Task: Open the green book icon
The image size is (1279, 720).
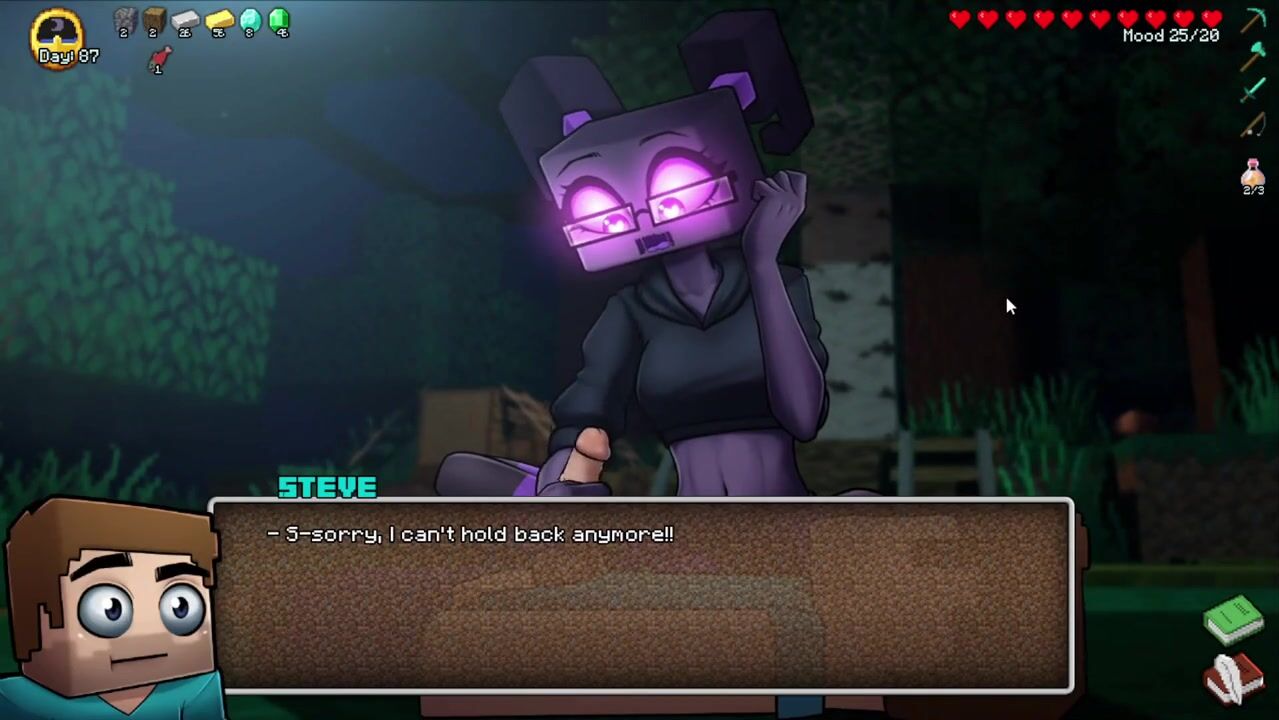Action: tap(1234, 620)
